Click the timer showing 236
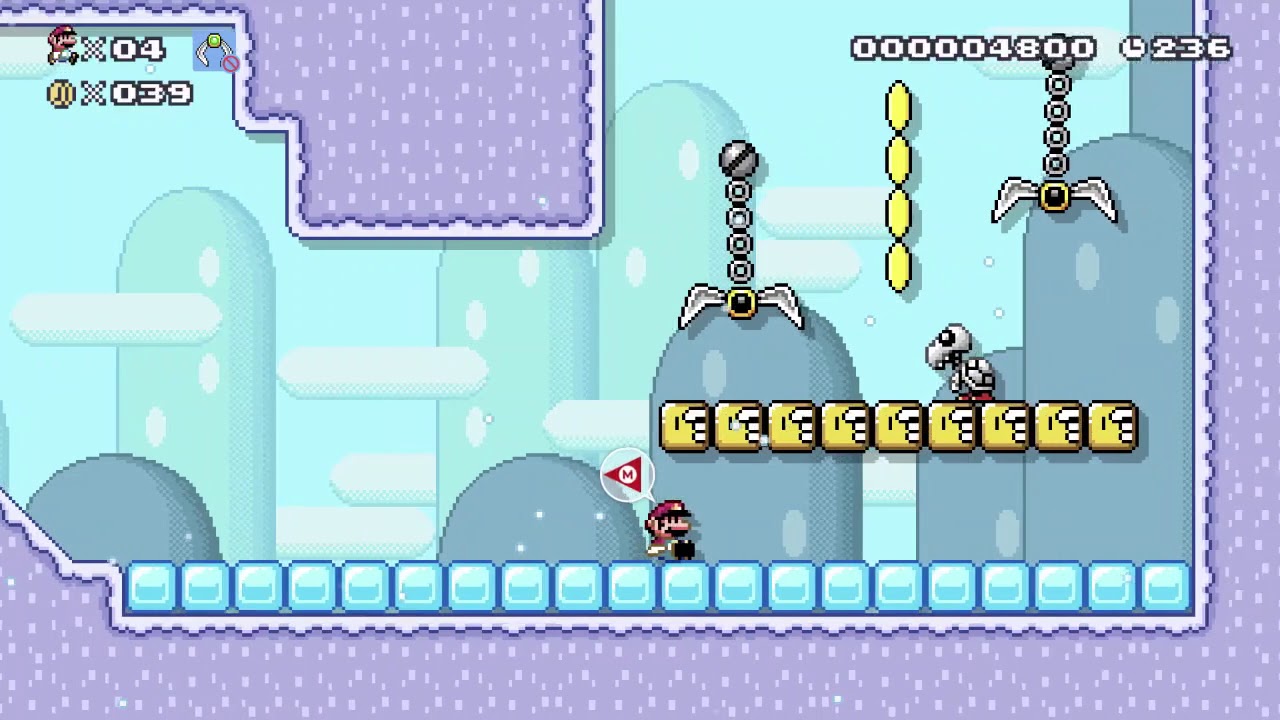 point(1190,46)
